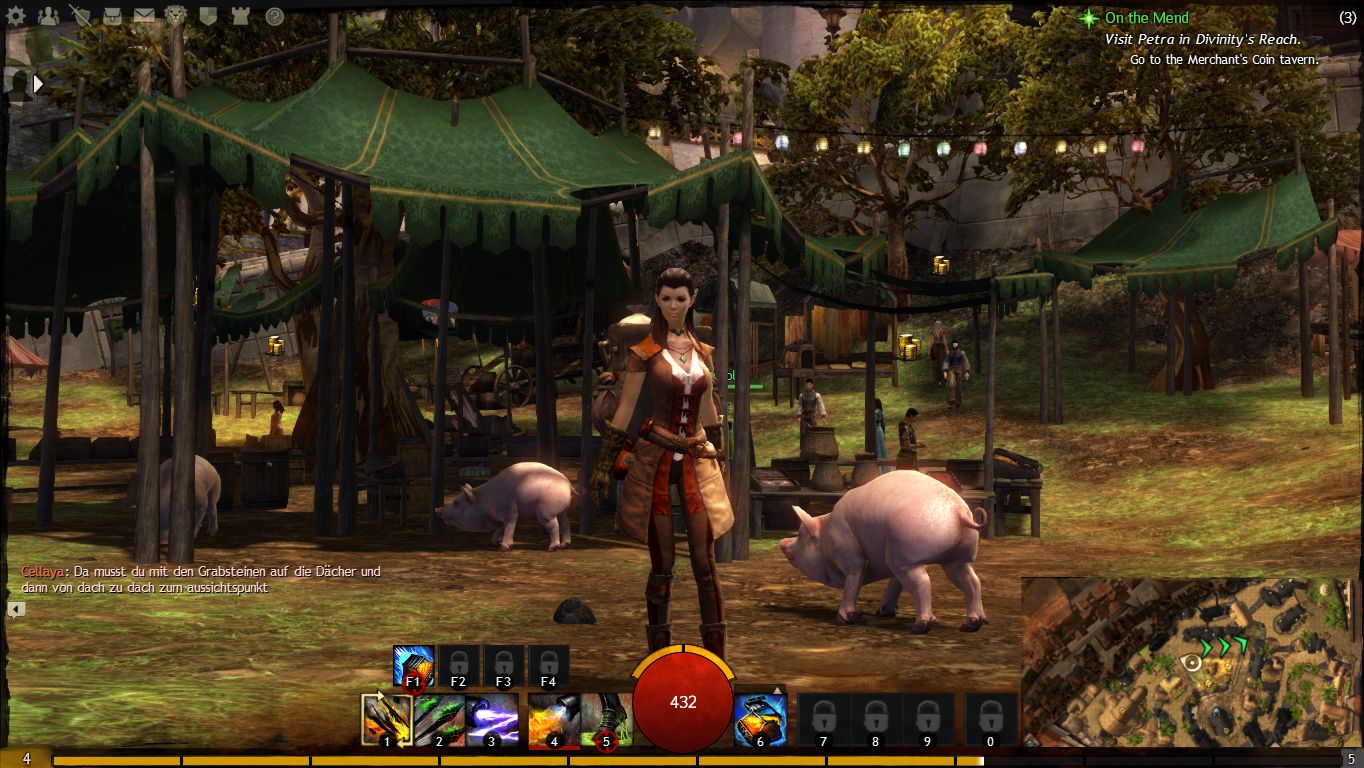This screenshot has width=1364, height=768.
Task: Open the lion-head Trading Post icon
Action: [176, 16]
